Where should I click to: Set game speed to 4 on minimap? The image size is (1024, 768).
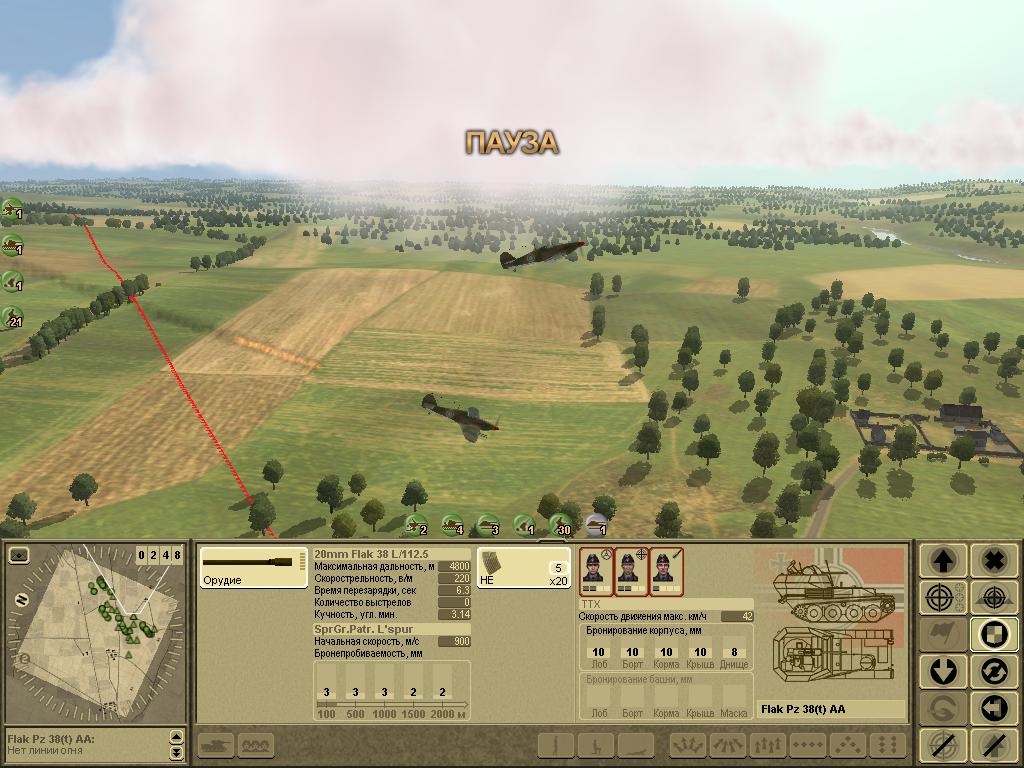[166, 555]
